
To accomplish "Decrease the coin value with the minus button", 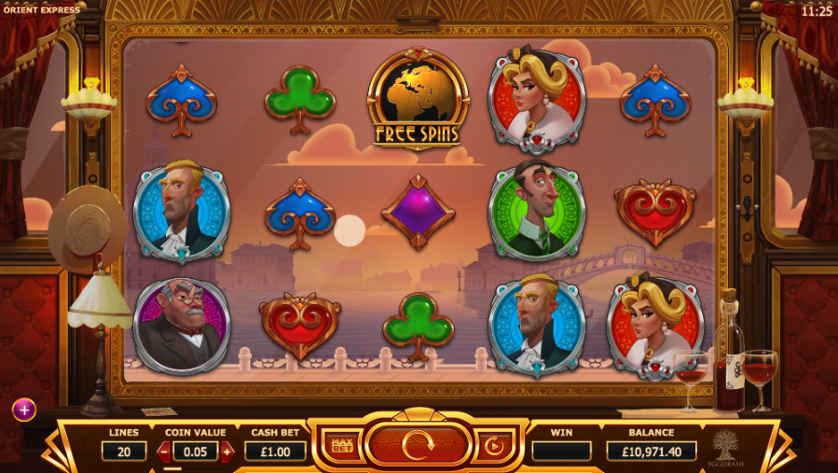I will [164, 452].
